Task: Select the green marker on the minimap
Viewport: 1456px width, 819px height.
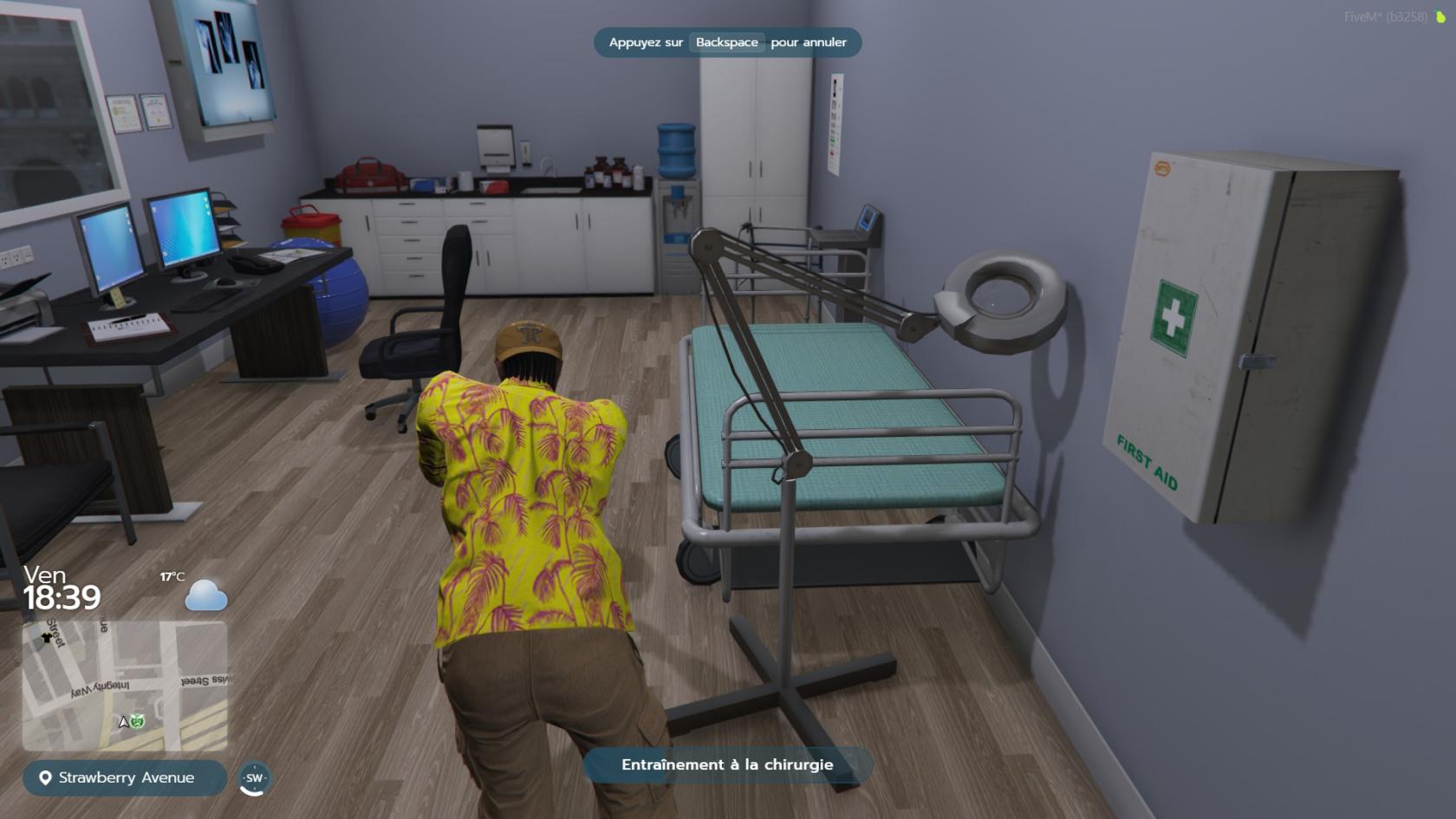Action: tap(138, 721)
